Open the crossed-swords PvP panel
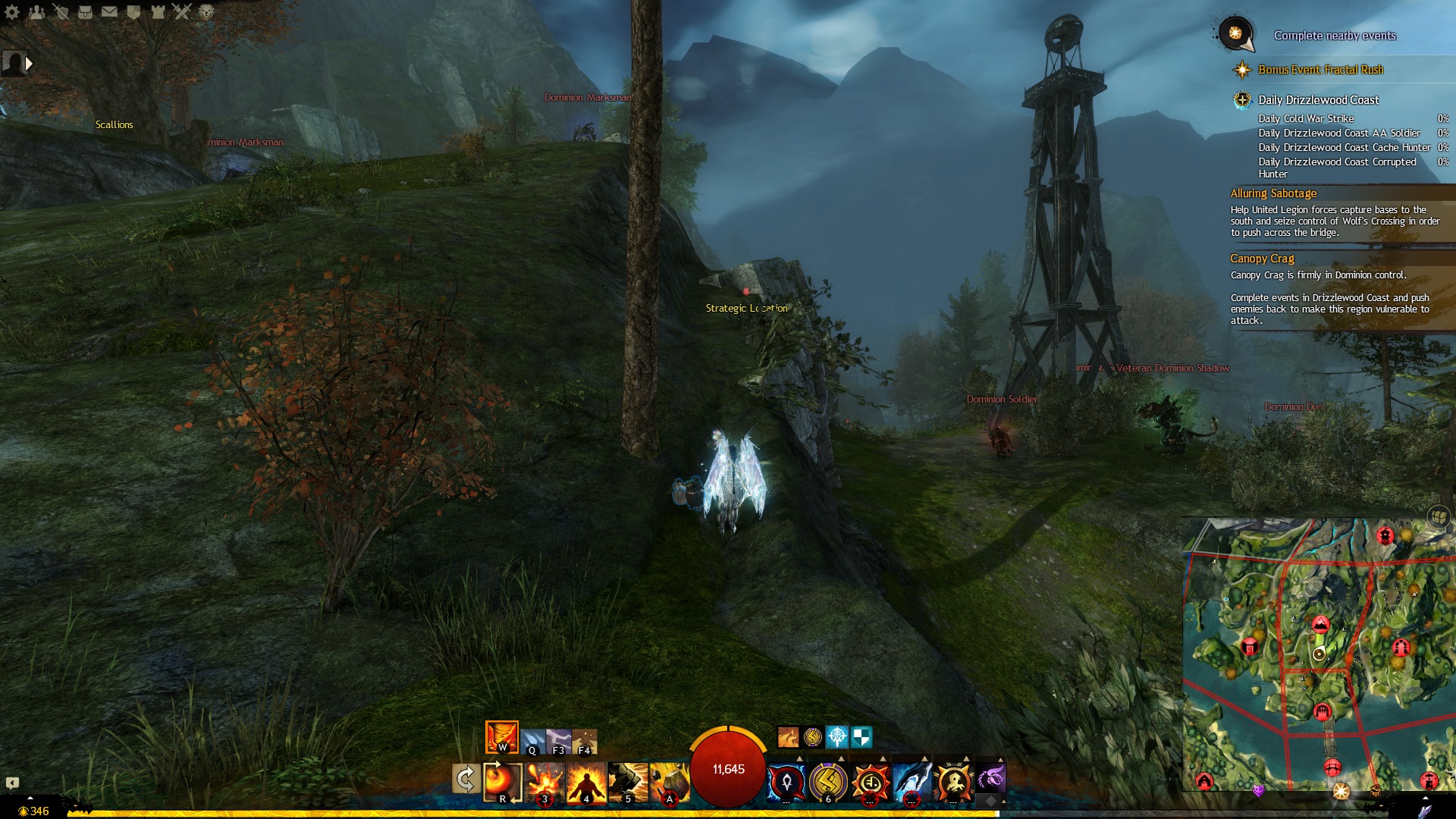The width and height of the screenshot is (1456, 819). coord(182,11)
